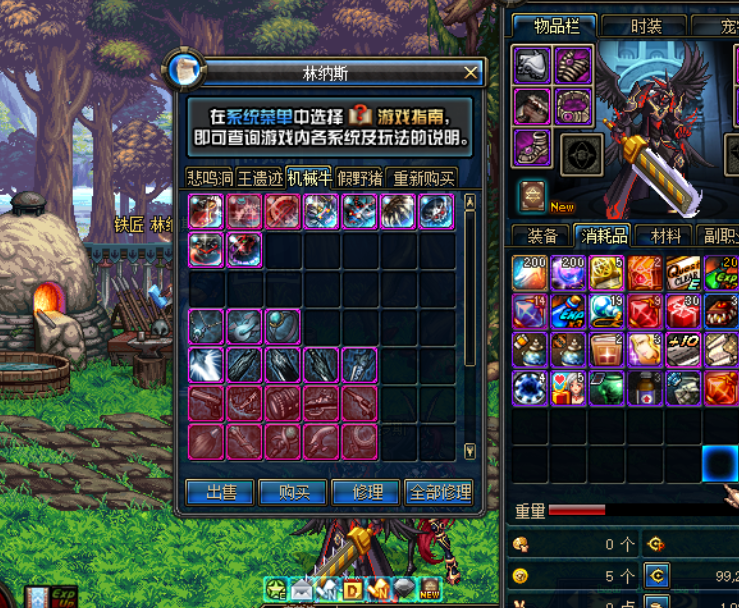Viewport: 739px width, 608px height.
Task: Open the 材料 (materials) inventory tab
Action: coord(665,236)
